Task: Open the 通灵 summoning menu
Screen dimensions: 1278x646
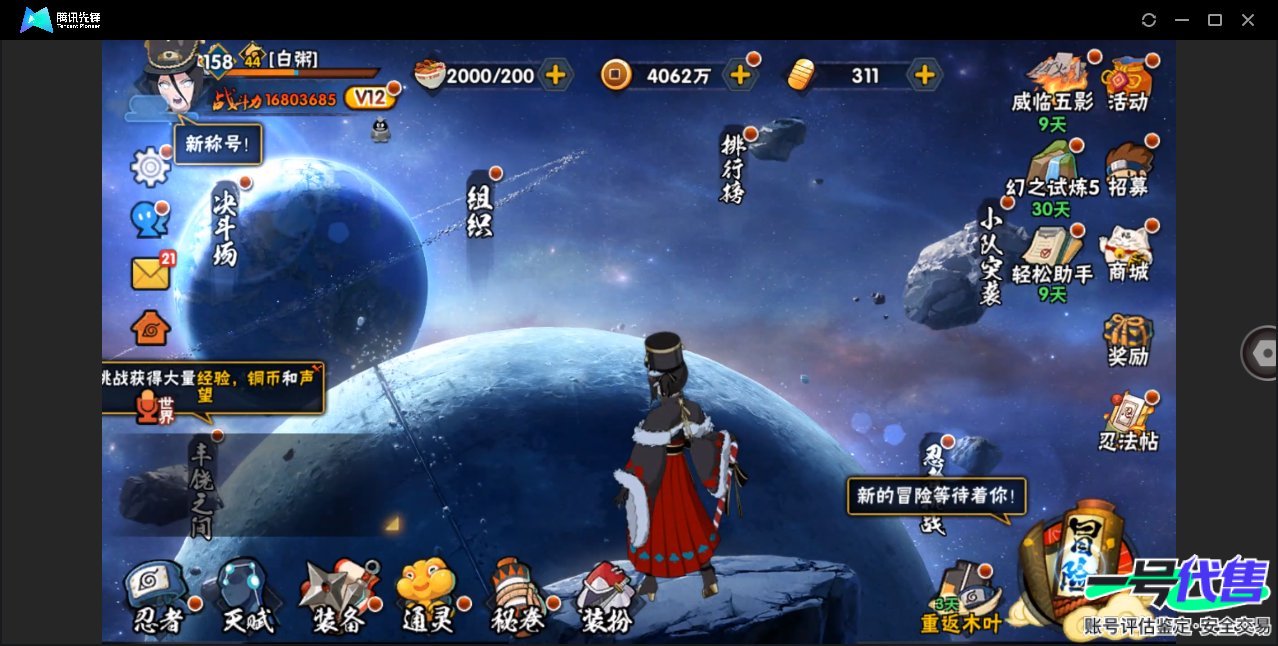Action: pos(428,598)
